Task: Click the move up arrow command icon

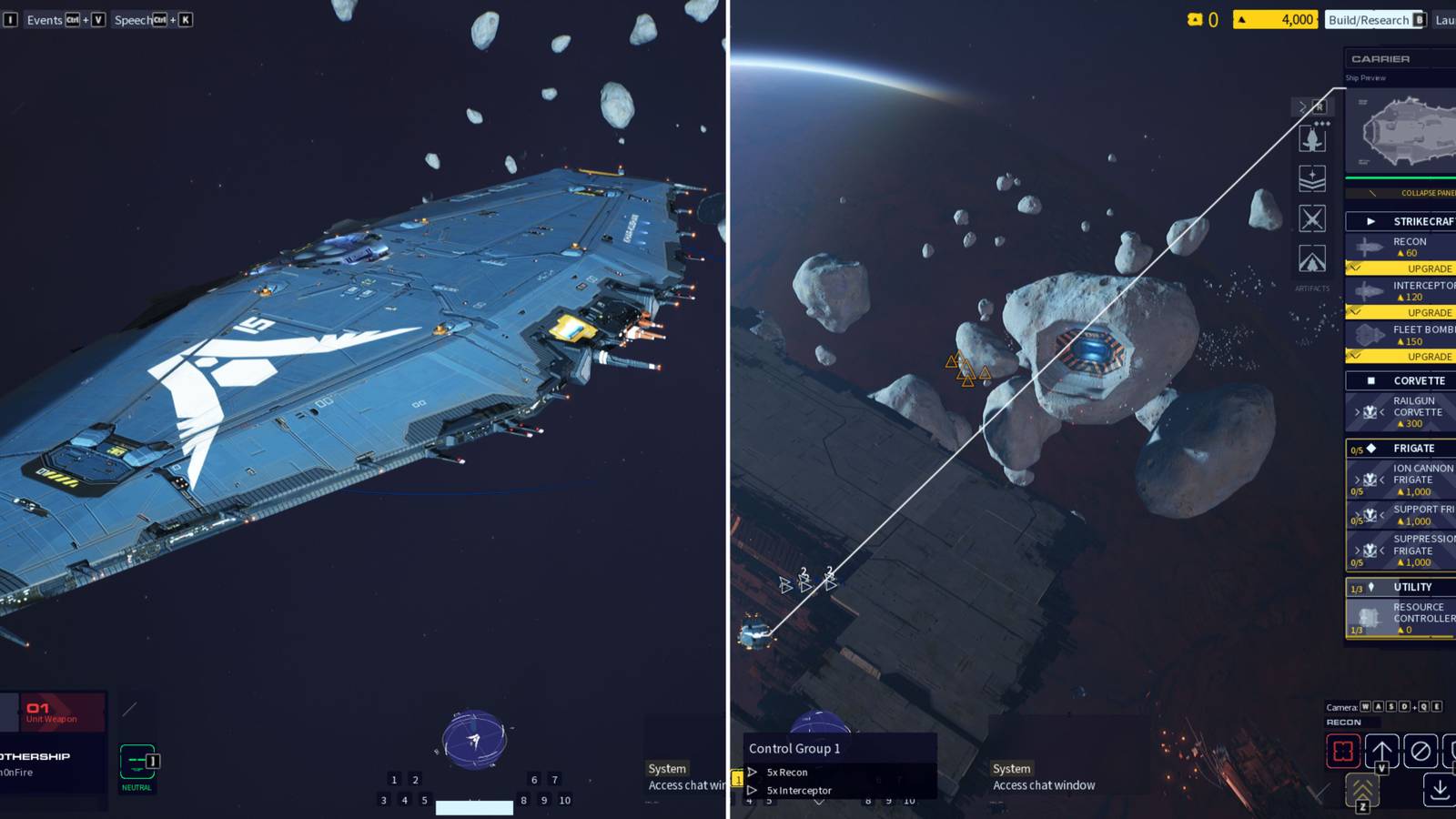Action: [x=1382, y=750]
